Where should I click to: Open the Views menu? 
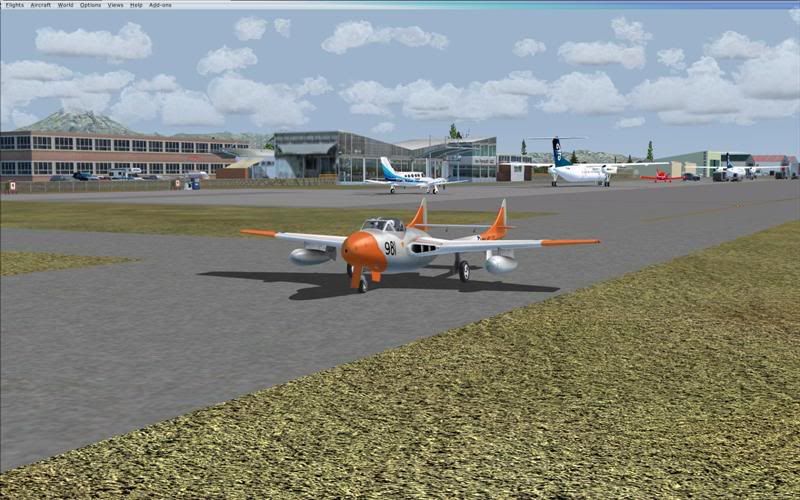coord(115,5)
